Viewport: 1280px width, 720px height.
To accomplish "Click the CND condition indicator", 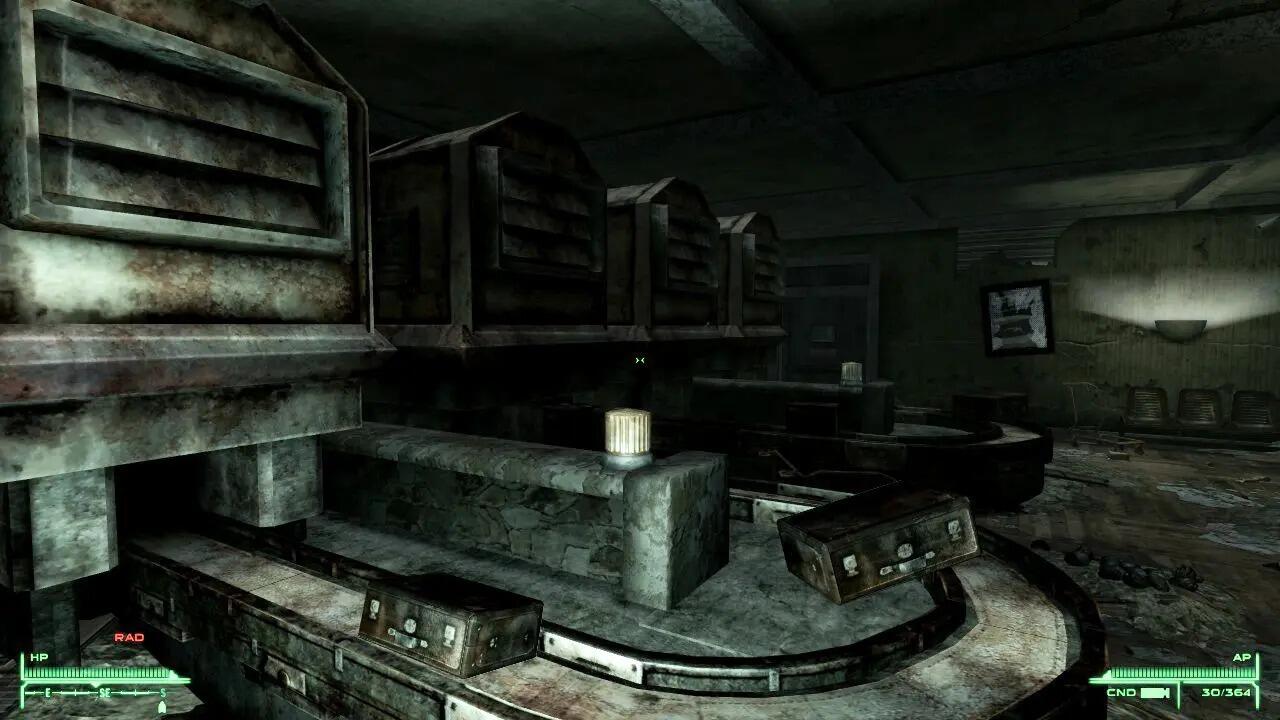I will pyautogui.click(x=1122, y=693).
